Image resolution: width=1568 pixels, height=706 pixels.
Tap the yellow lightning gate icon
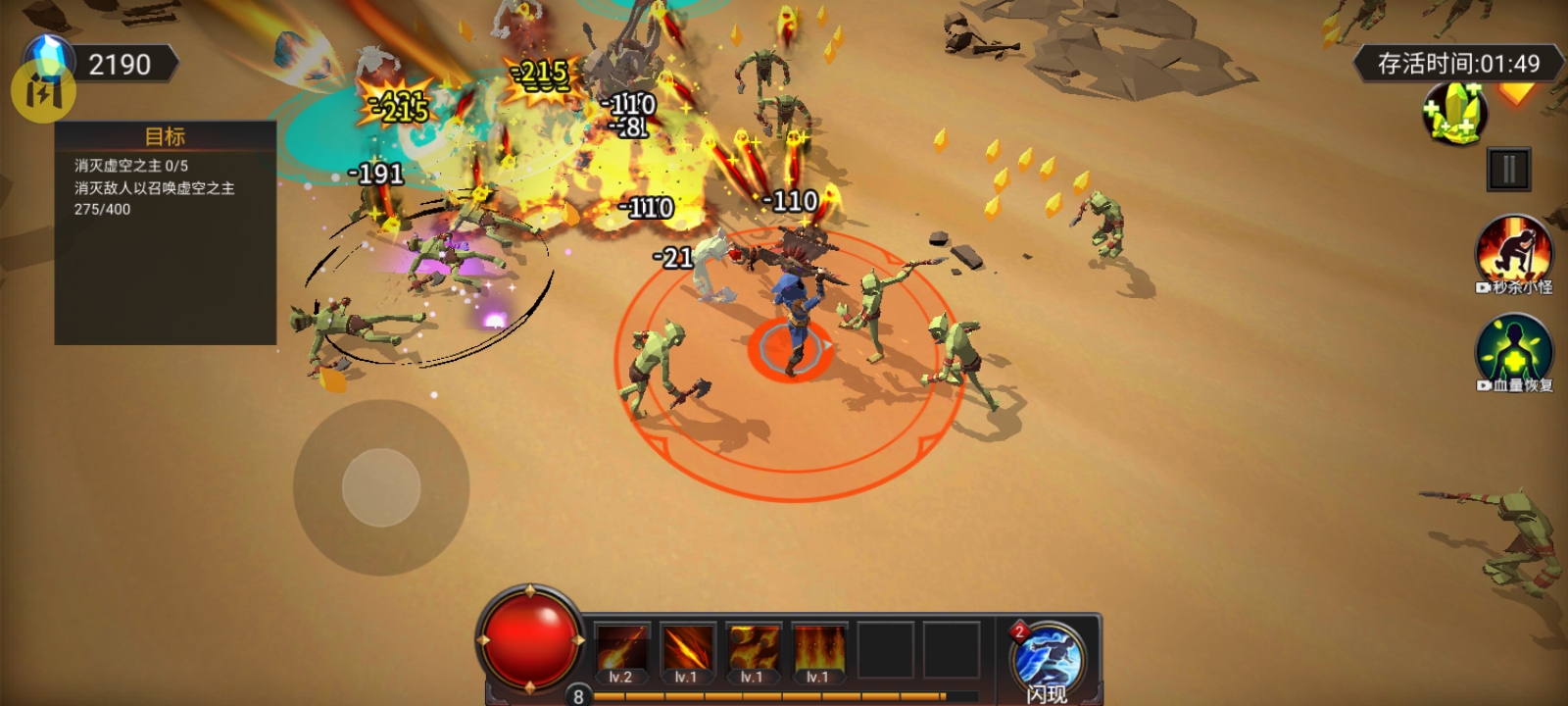coord(42,91)
